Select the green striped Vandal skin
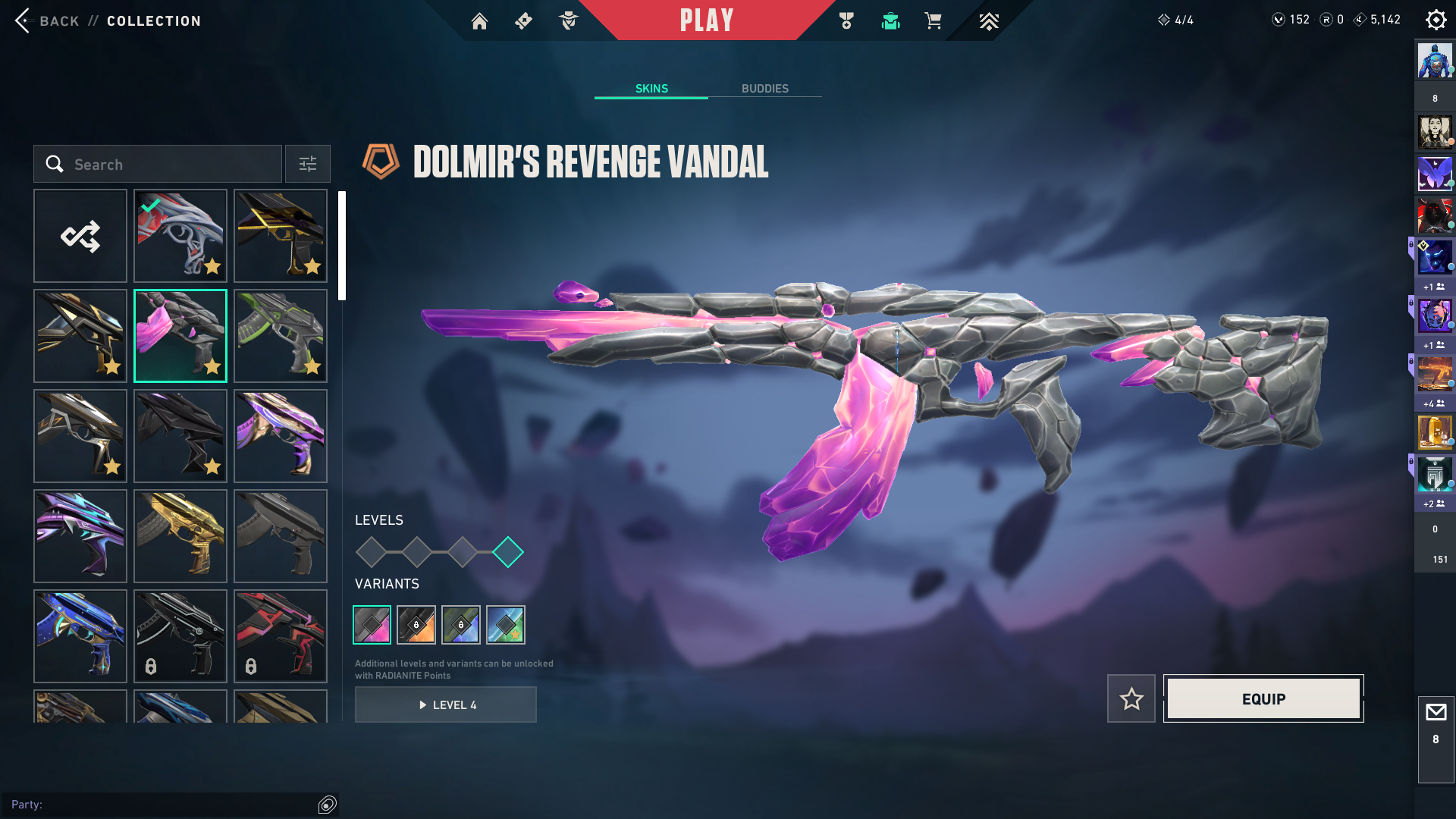Image resolution: width=1456 pixels, height=819 pixels. (x=281, y=336)
